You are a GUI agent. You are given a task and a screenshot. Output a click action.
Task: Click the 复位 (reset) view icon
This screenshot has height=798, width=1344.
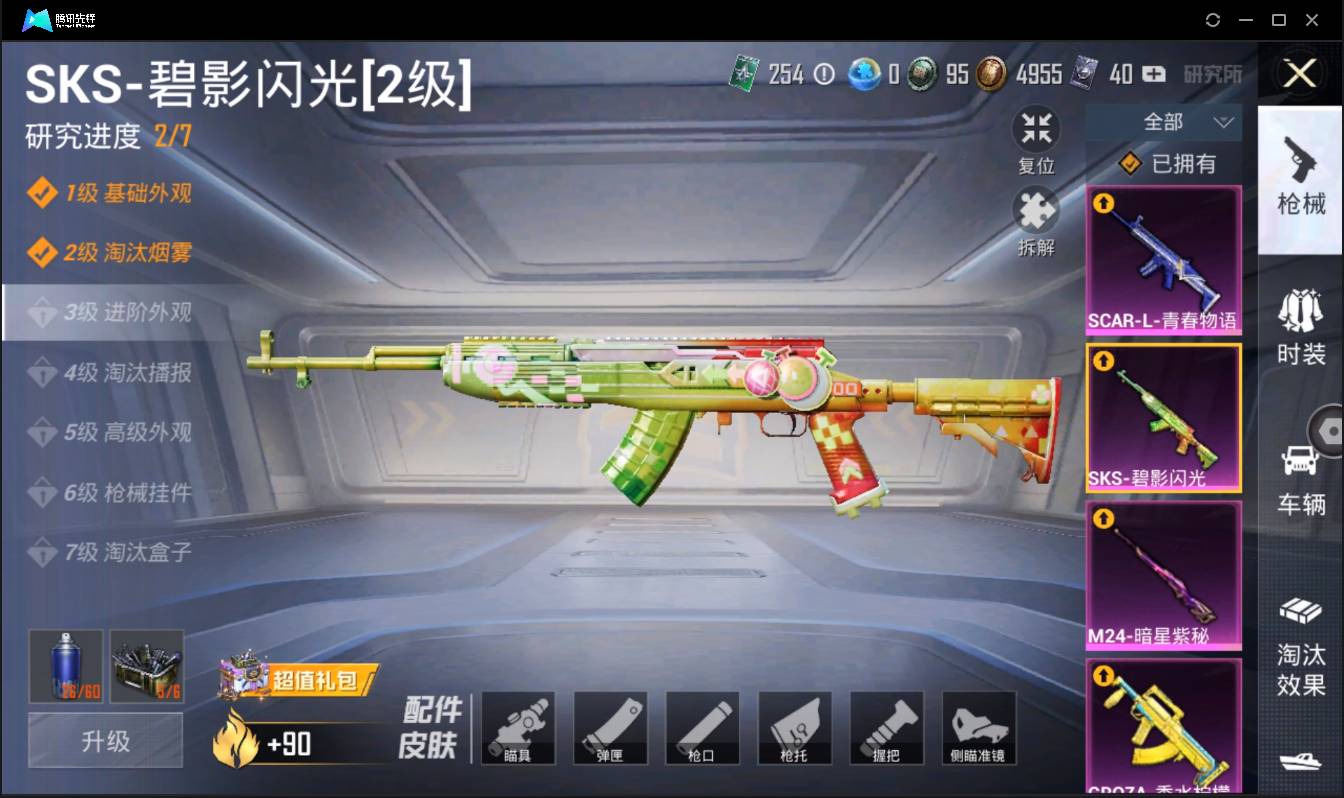(1036, 128)
